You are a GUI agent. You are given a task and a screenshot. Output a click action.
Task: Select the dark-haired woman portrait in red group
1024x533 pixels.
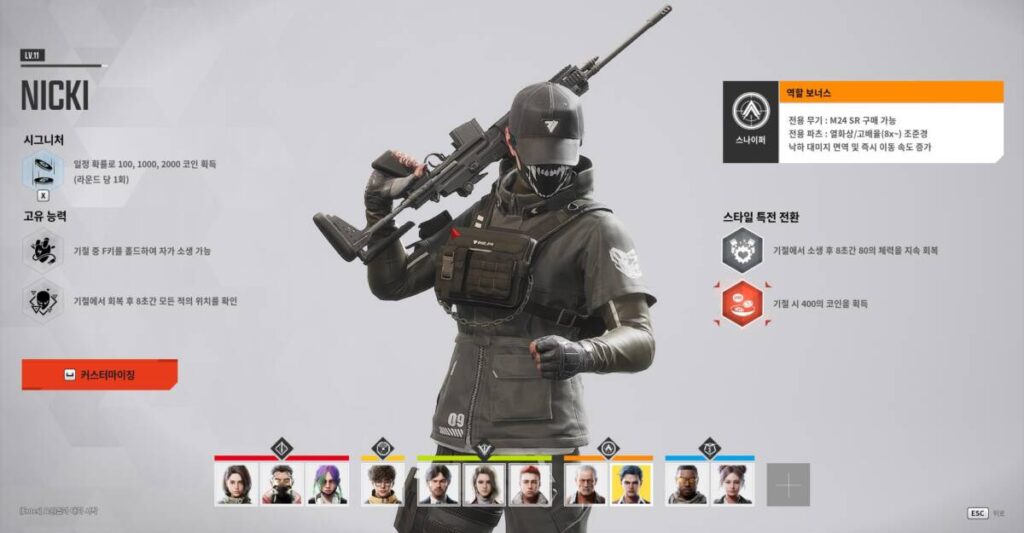[x=236, y=484]
